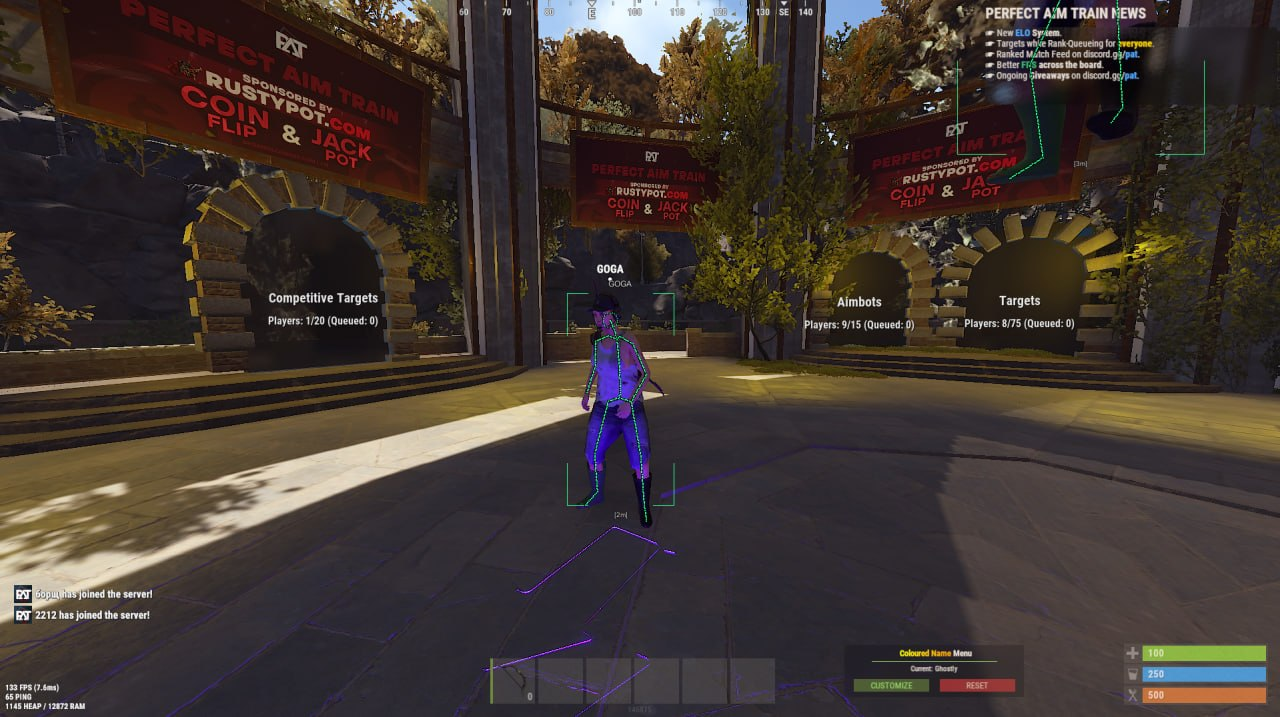Select the bow in the first hotbar slot
The image size is (1280, 717).
(x=513, y=681)
